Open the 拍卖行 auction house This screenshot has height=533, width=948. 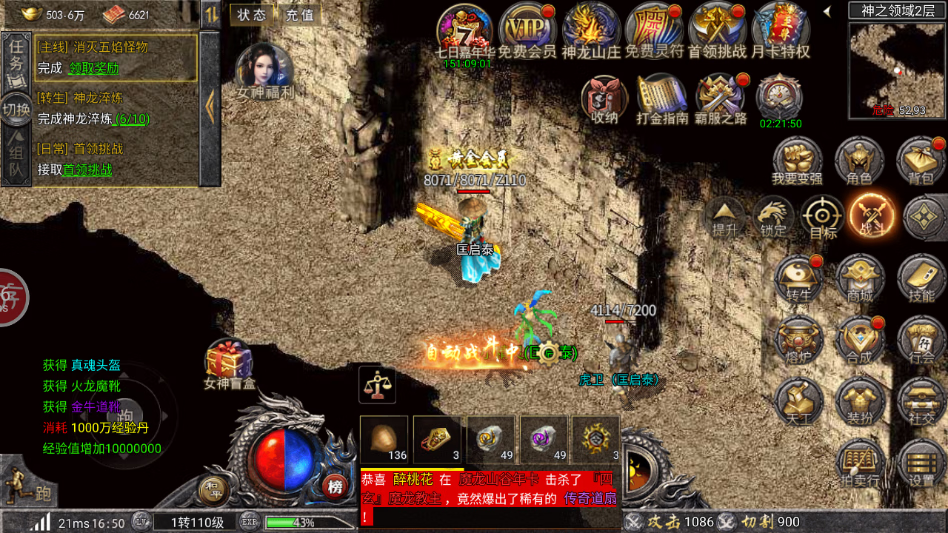pyautogui.click(x=859, y=461)
